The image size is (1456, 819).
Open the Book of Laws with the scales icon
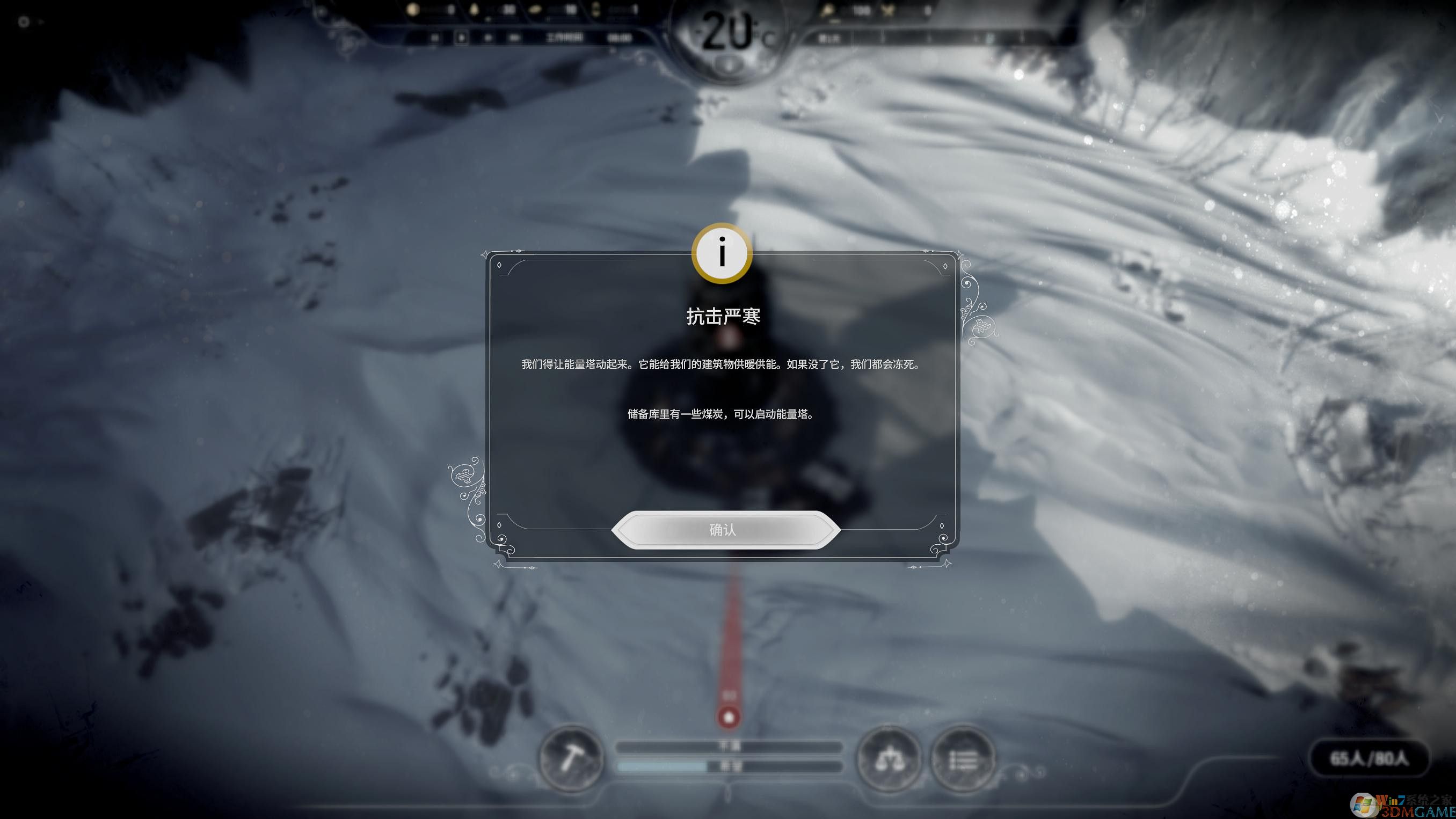coord(890,759)
